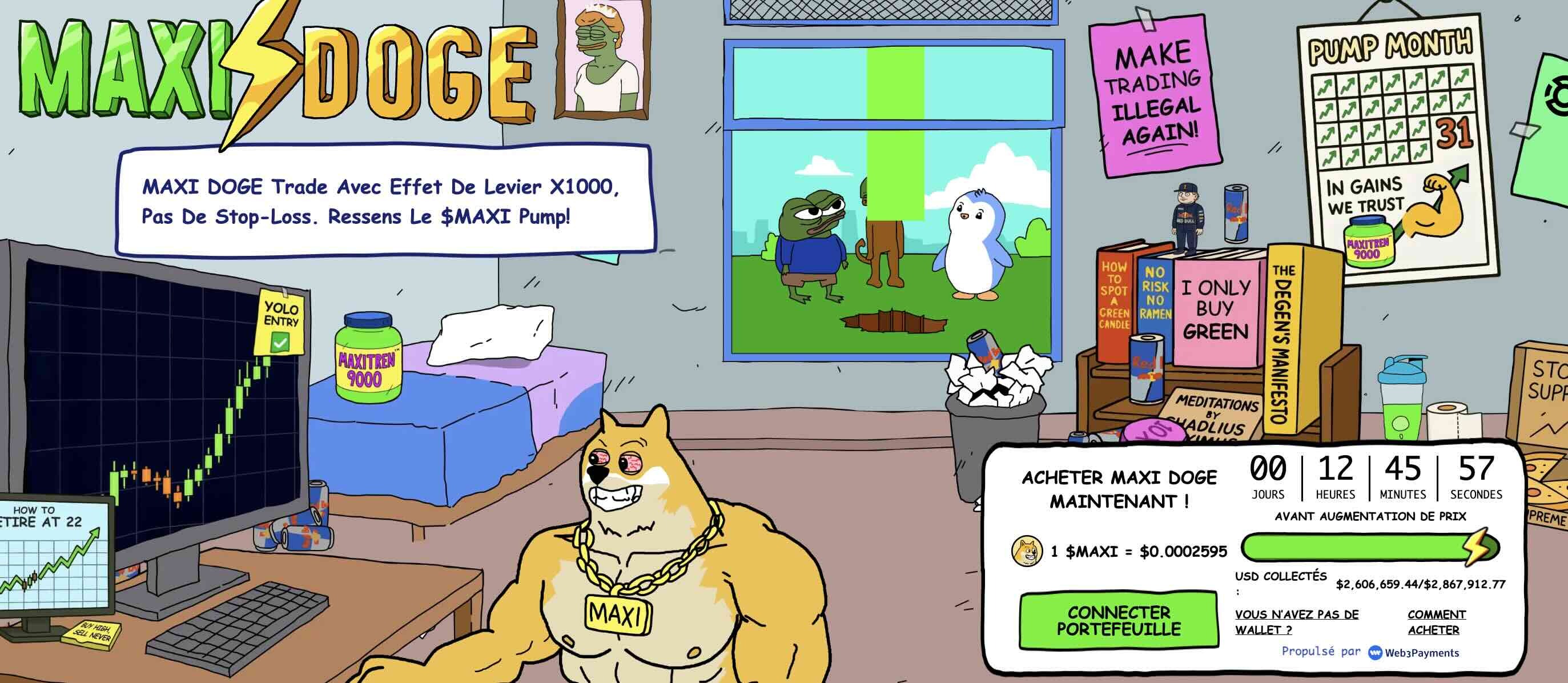Click the Maxi Doge logo

[277, 70]
